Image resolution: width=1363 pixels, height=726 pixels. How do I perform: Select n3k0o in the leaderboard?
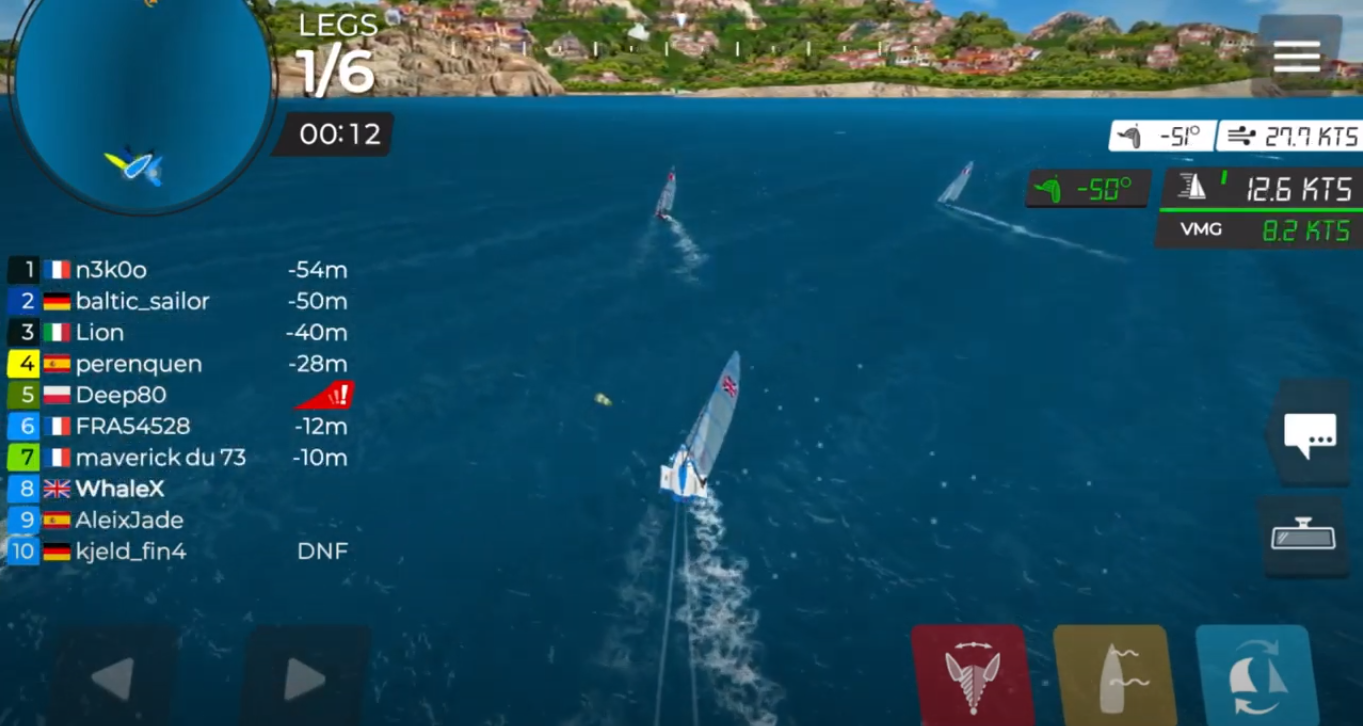[x=111, y=270]
